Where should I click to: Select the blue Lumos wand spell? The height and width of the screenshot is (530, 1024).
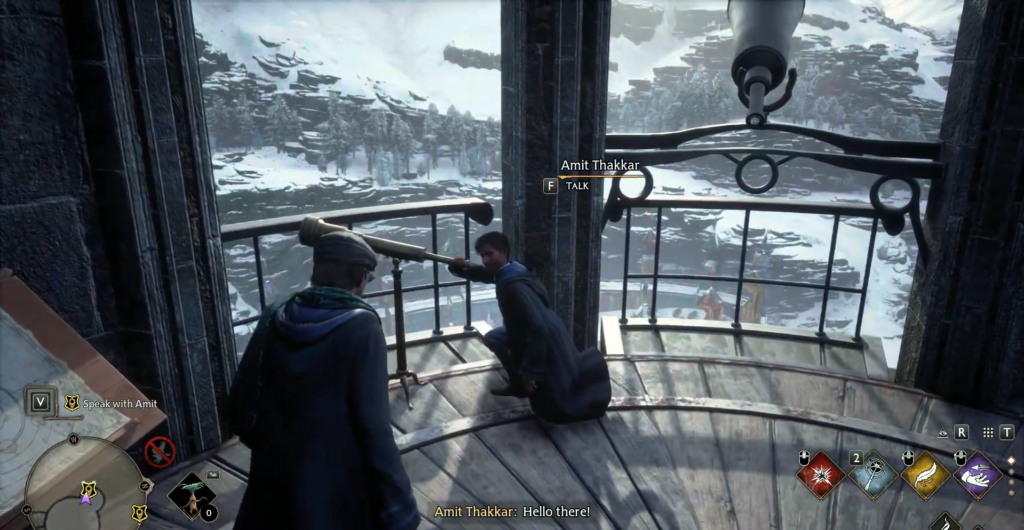point(873,475)
